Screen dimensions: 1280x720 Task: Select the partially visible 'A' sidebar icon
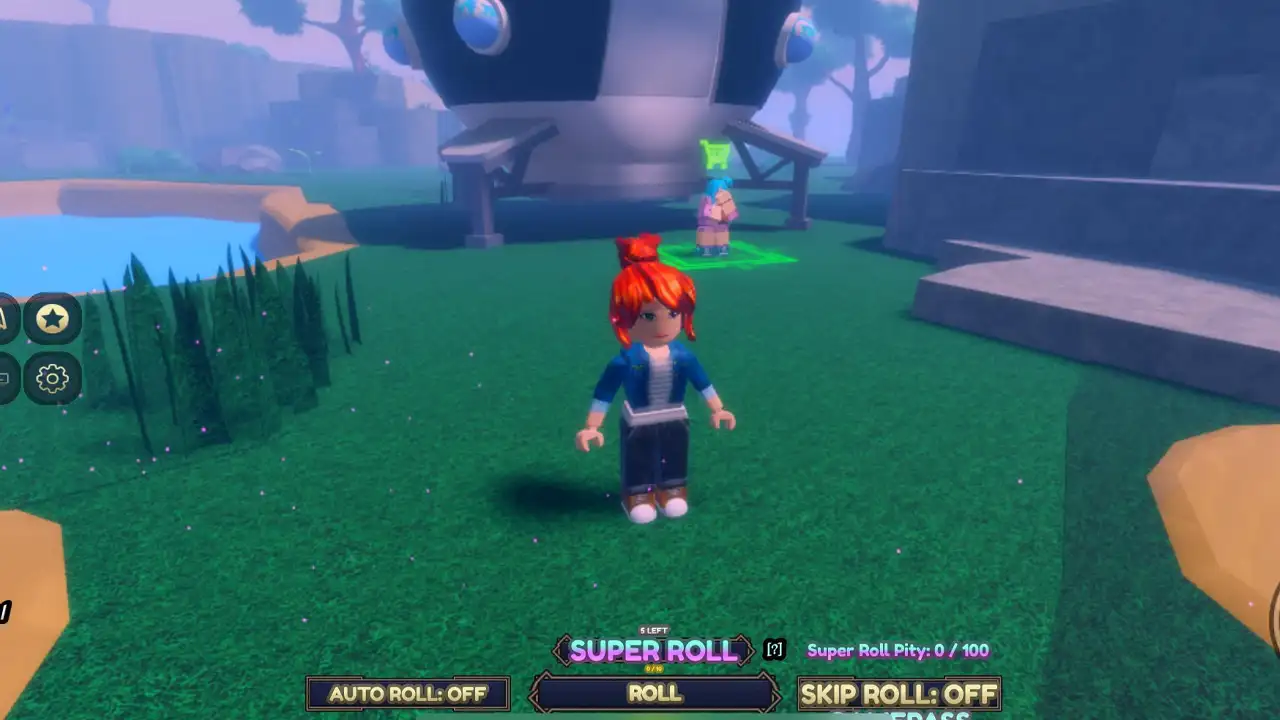tap(5, 320)
